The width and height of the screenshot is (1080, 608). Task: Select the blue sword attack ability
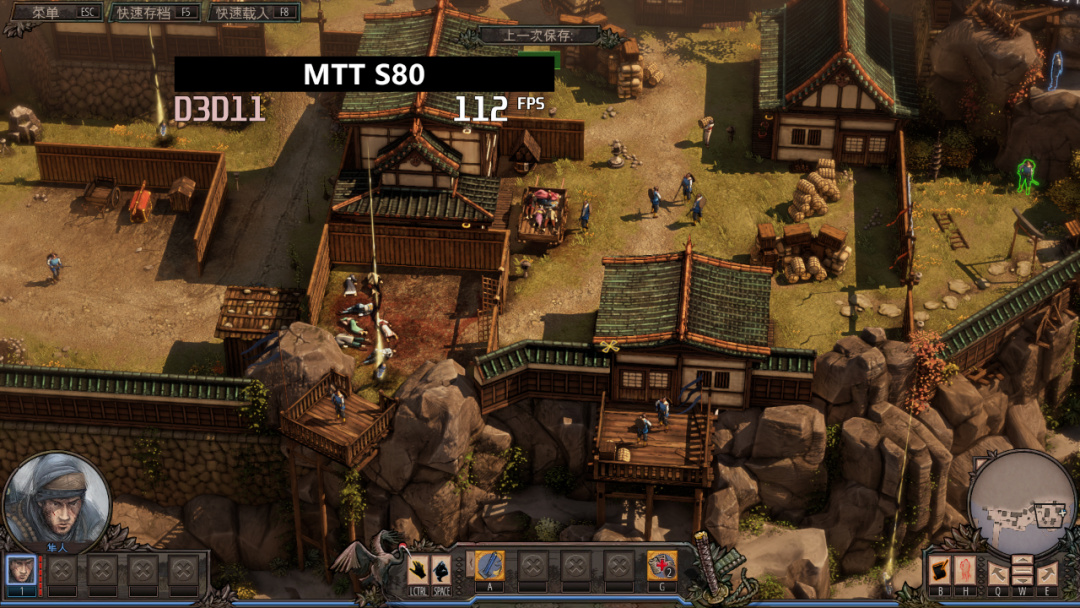coord(489,566)
